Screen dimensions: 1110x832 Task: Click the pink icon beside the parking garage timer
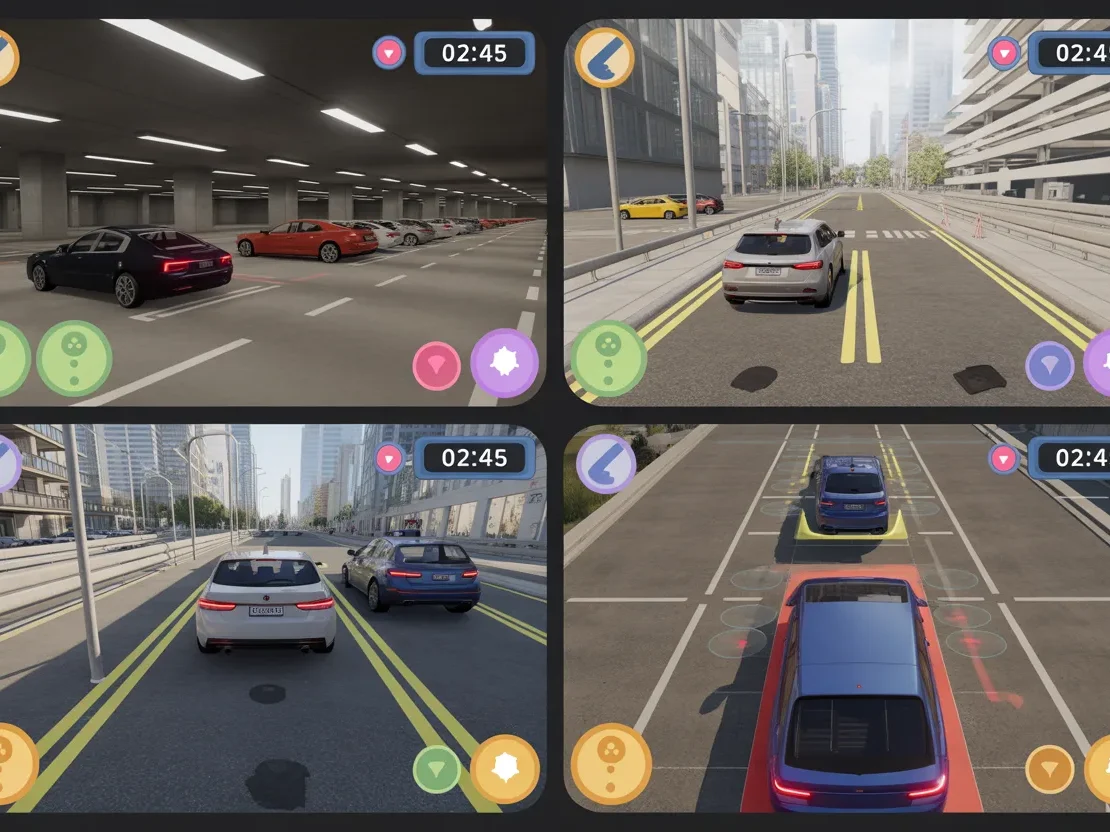tap(389, 52)
